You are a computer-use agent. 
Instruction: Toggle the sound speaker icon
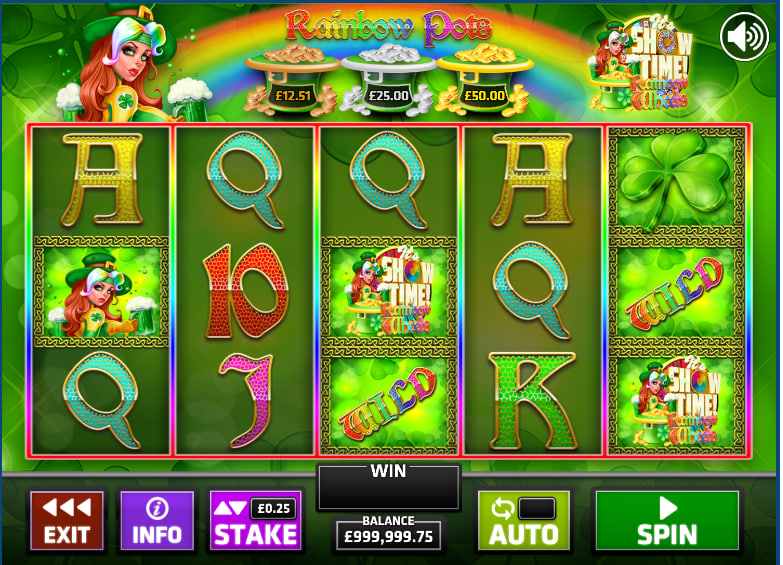(744, 37)
